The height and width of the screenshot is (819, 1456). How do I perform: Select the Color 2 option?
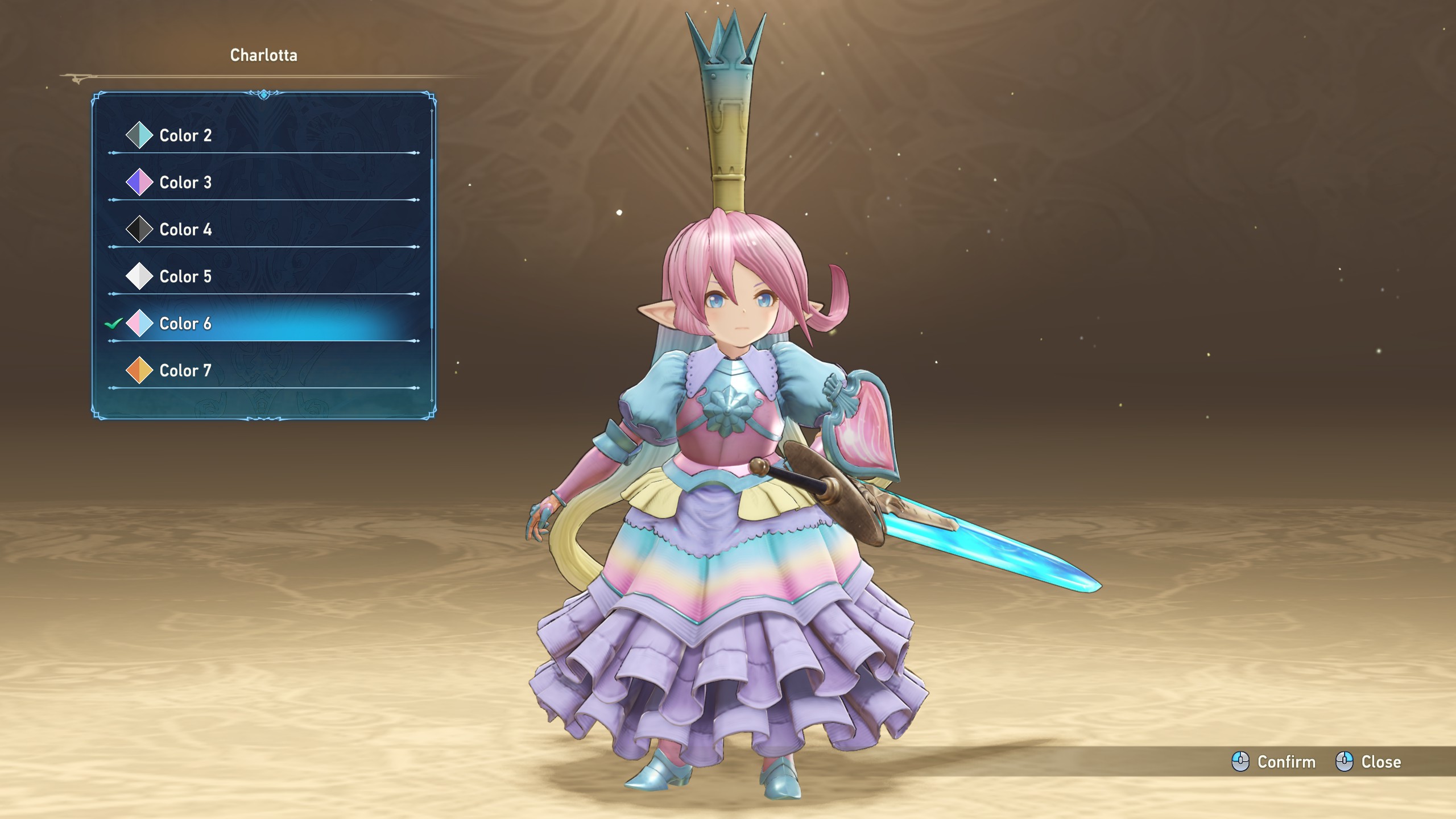(x=185, y=135)
